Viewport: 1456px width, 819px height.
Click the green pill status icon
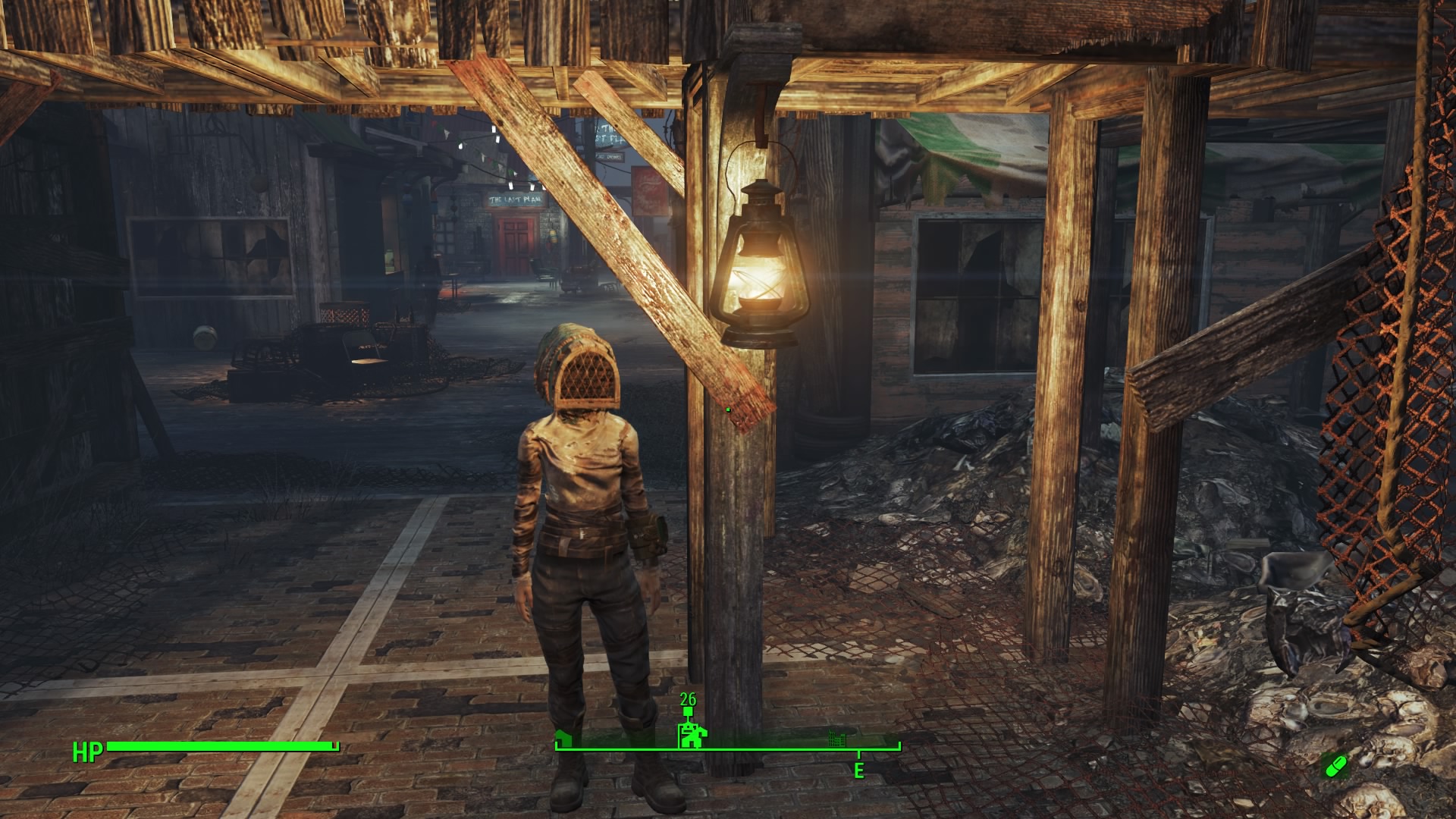pos(1335,766)
